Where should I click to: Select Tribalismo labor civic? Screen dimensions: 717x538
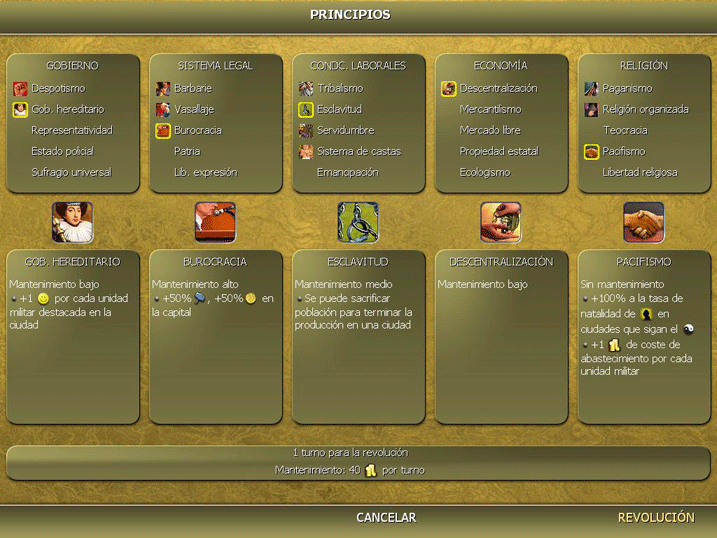pos(340,88)
